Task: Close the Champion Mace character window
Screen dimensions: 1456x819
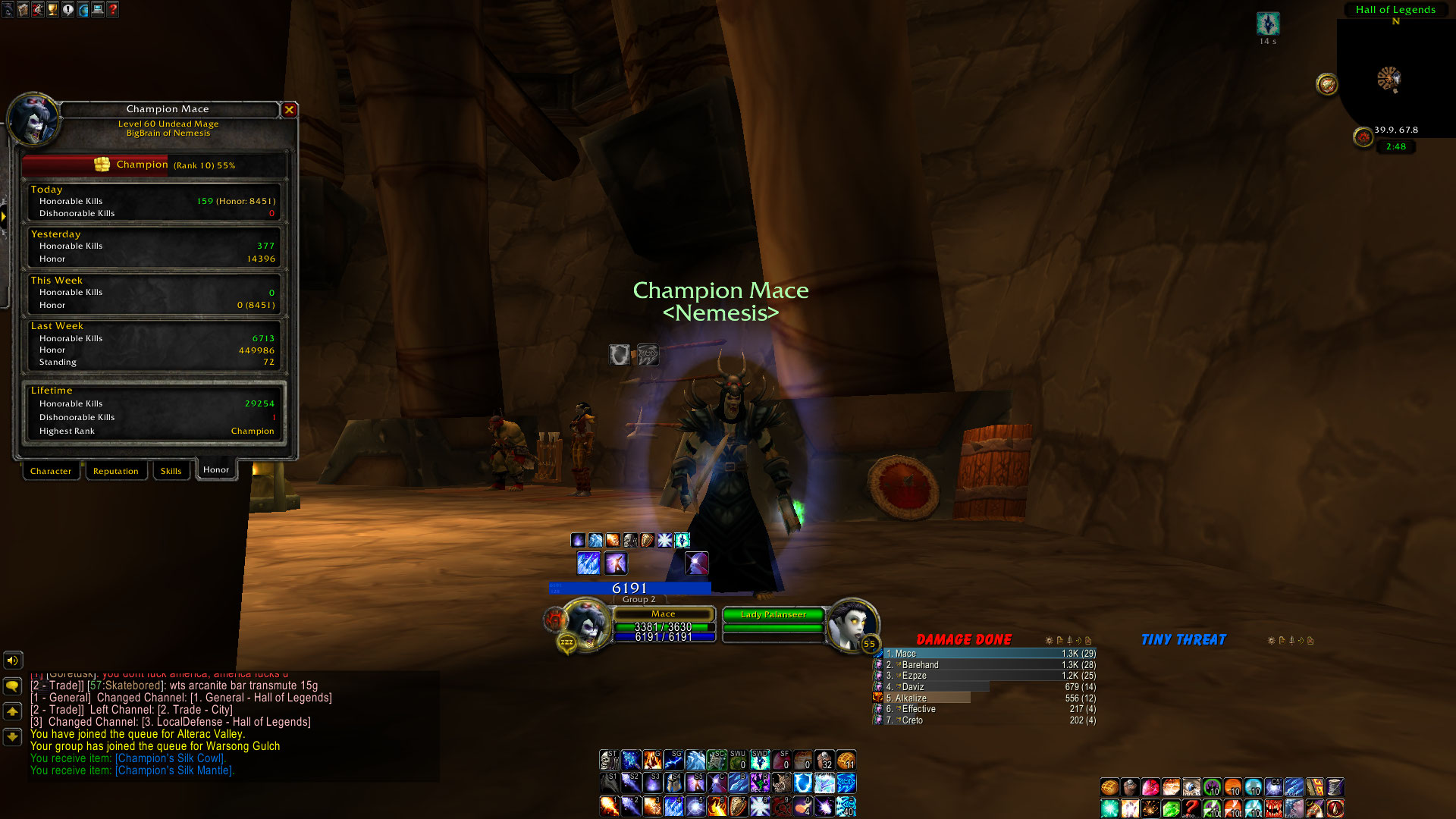Action: (289, 110)
